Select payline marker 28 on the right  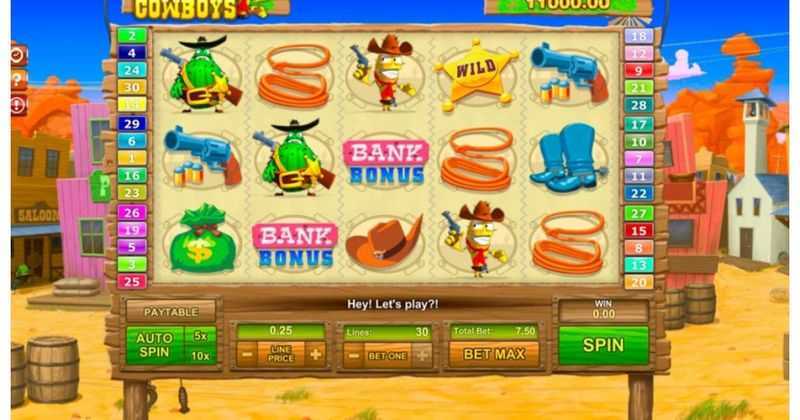(638, 105)
